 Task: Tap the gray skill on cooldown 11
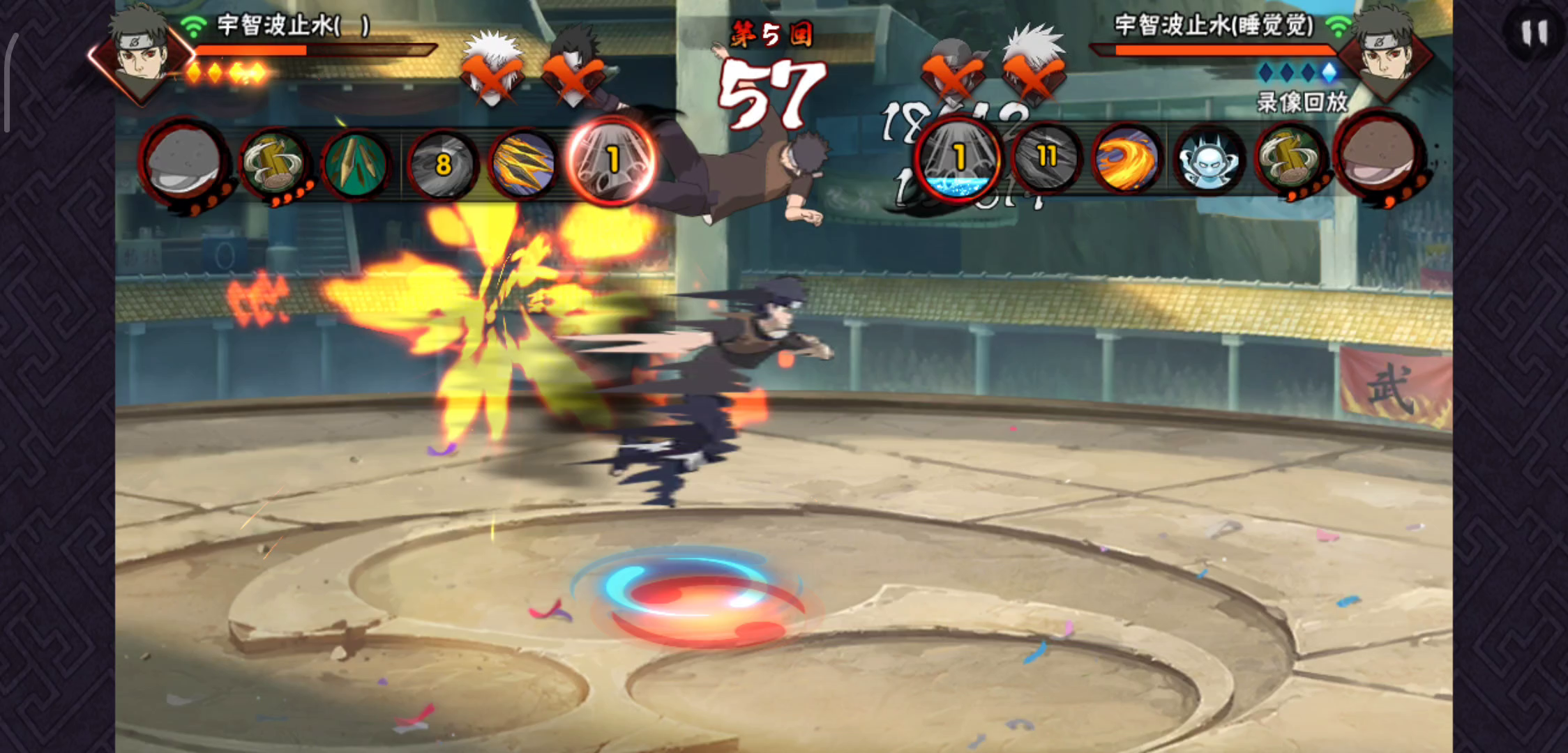click(1044, 160)
